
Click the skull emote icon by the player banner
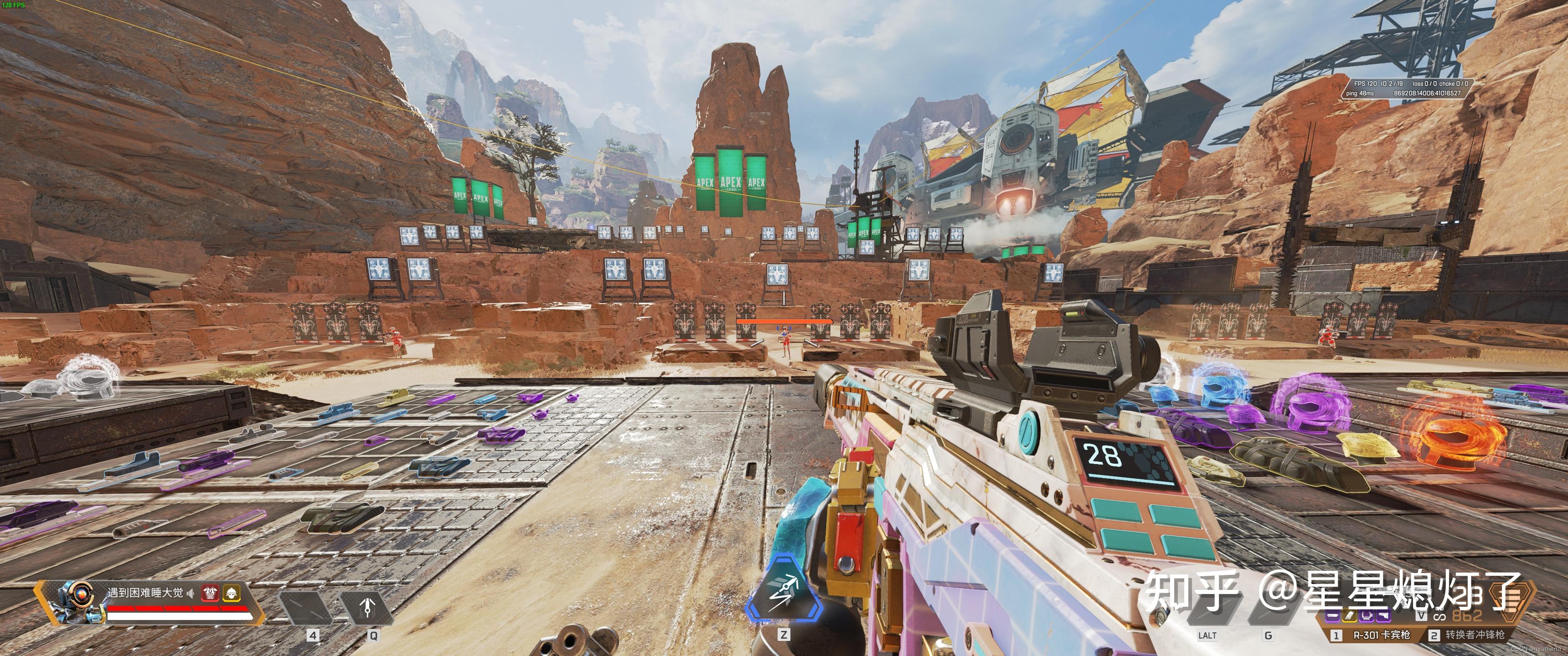232,594
